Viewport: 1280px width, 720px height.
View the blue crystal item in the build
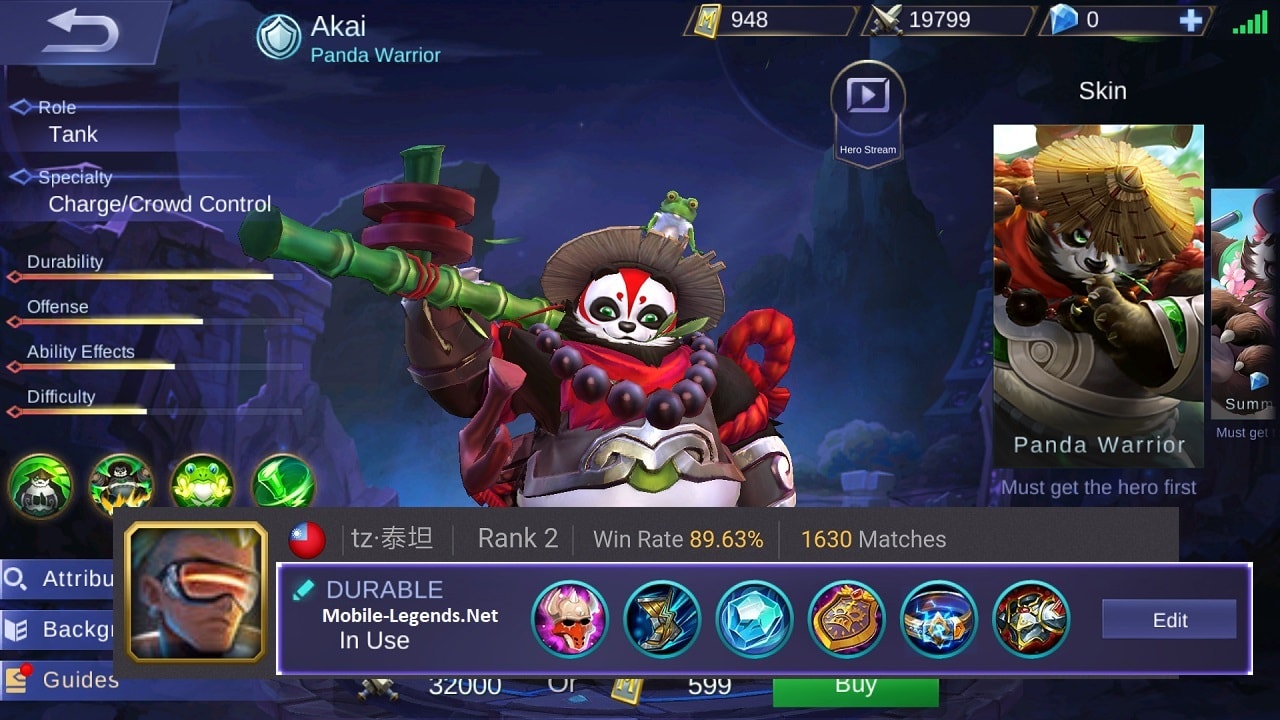click(754, 620)
